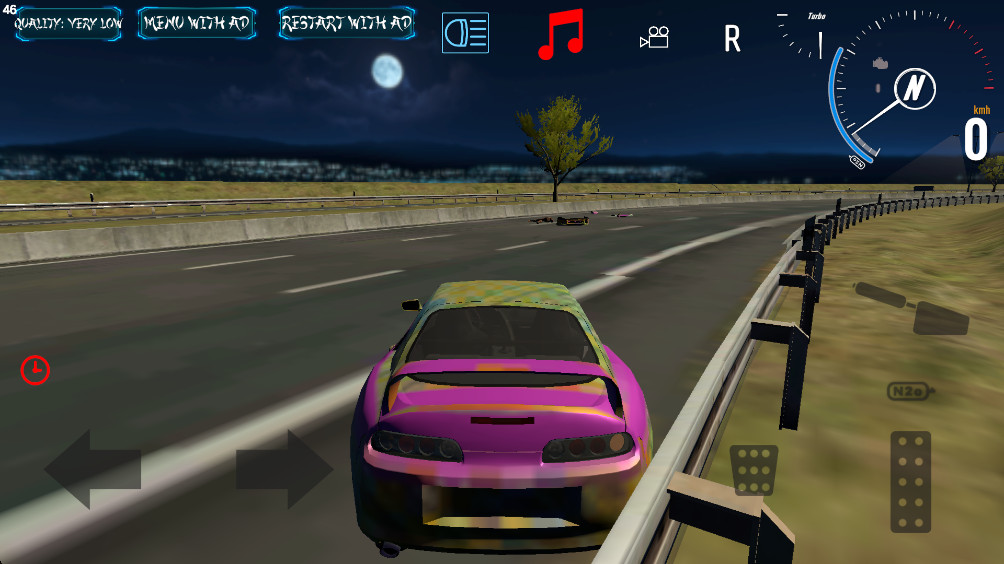Toggle the headlights icon

tap(465, 33)
